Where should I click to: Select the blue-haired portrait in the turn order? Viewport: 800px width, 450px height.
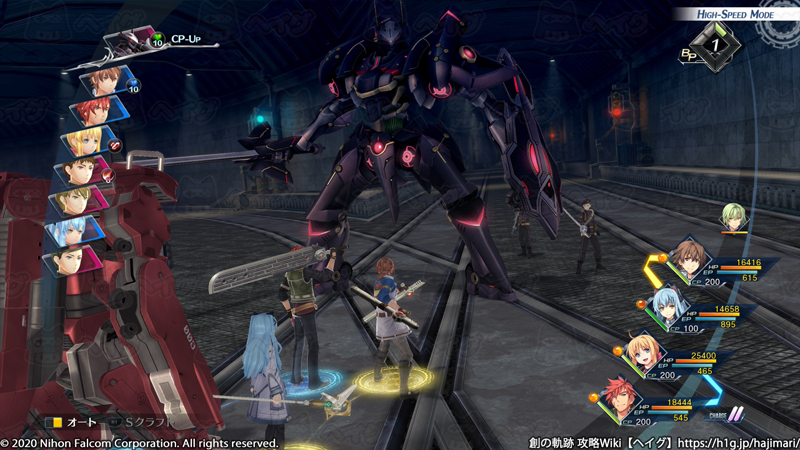click(74, 231)
